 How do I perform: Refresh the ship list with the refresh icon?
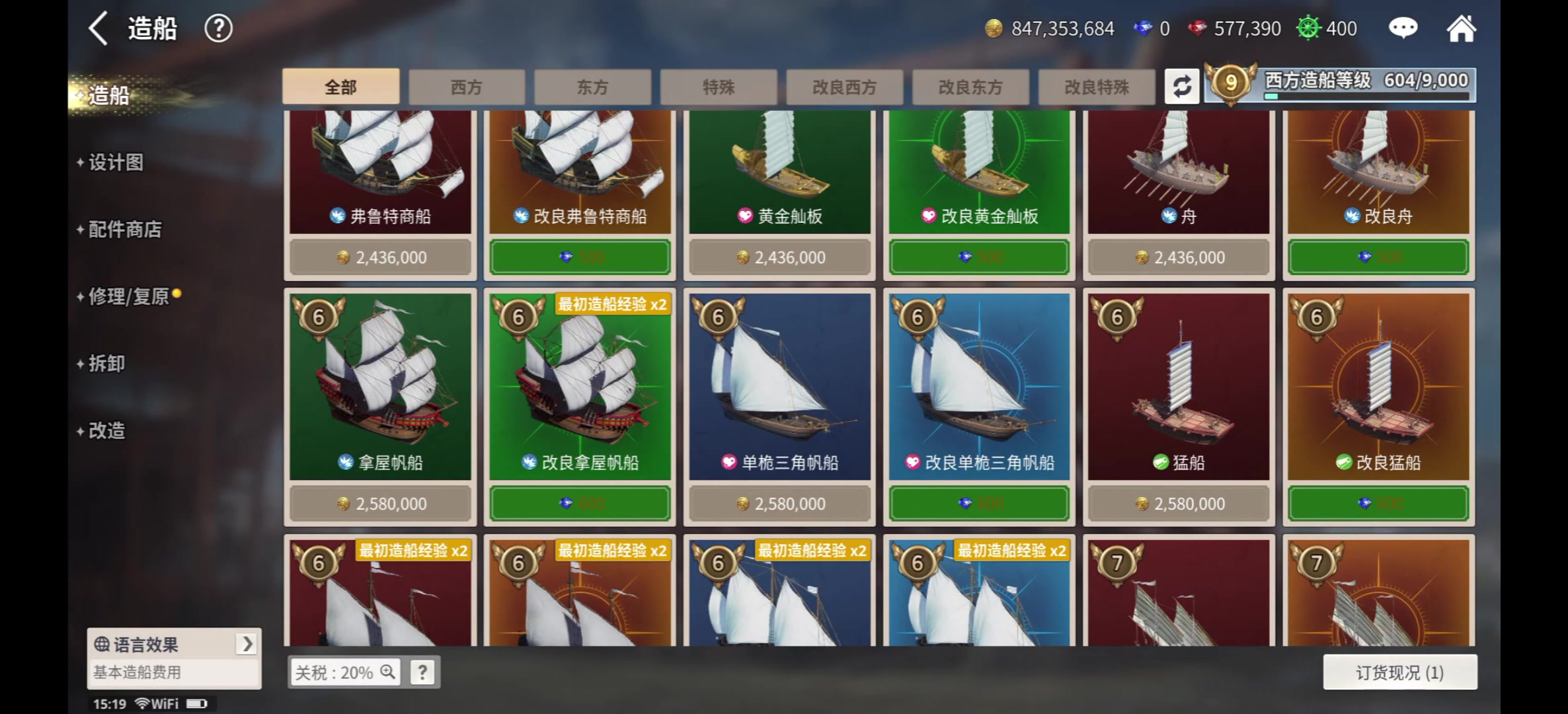tap(1183, 86)
